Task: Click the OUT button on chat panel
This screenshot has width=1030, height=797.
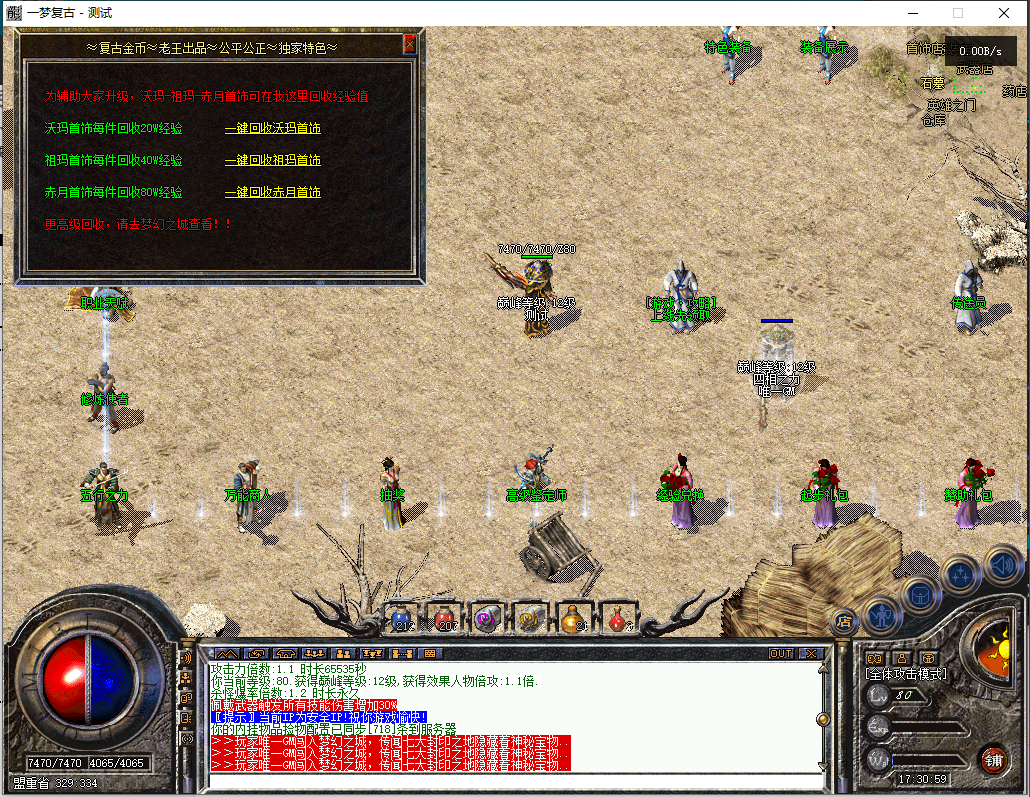Action: point(781,653)
